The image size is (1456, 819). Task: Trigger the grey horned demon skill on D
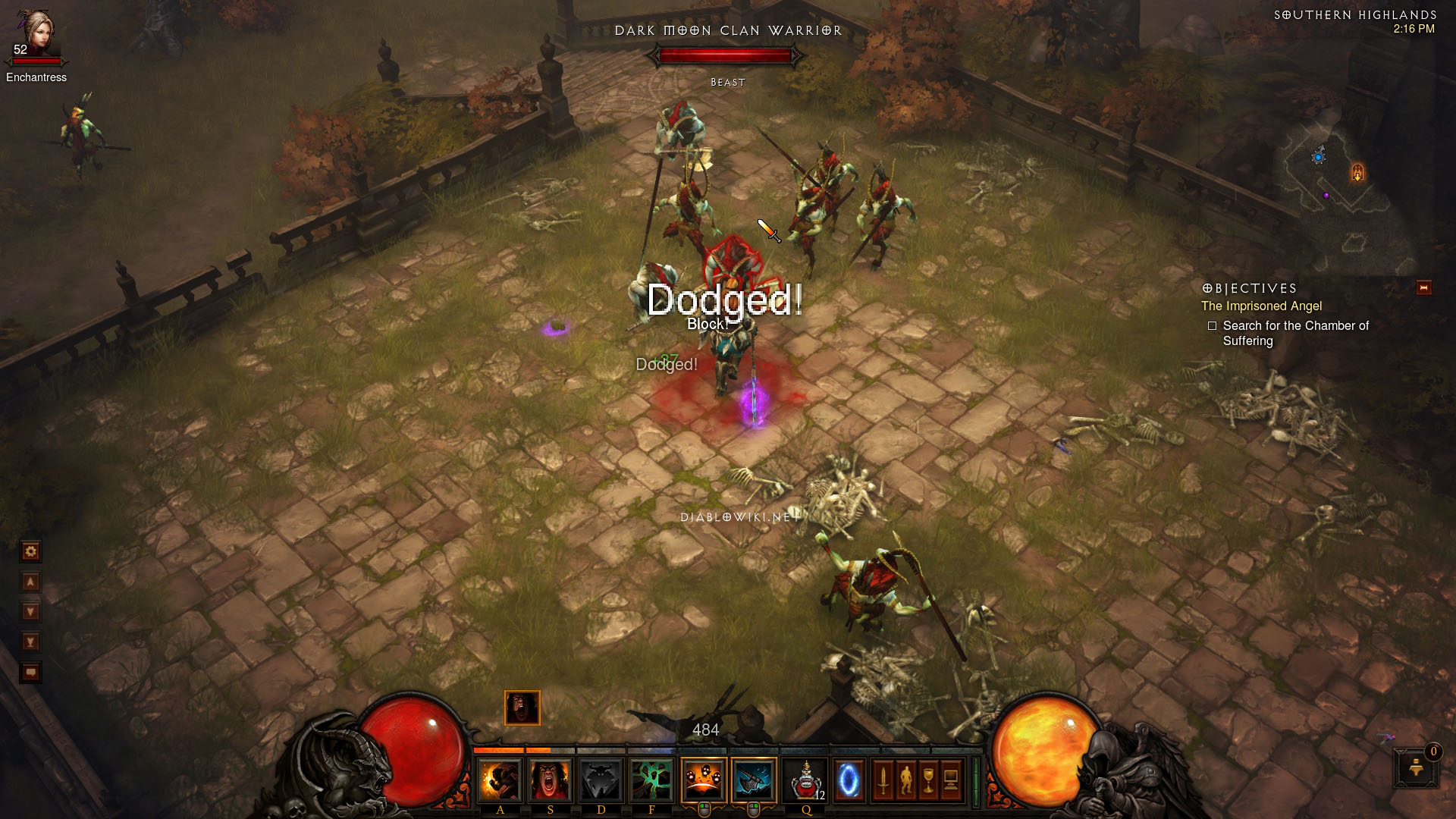click(601, 780)
